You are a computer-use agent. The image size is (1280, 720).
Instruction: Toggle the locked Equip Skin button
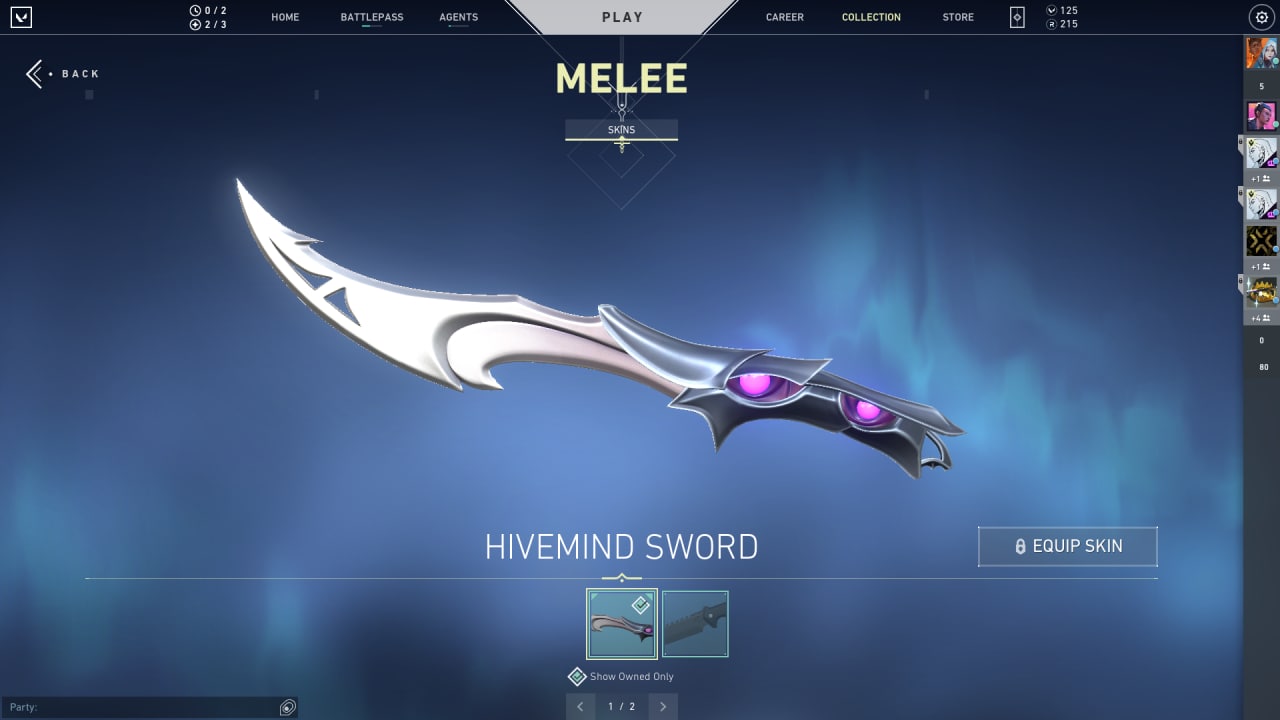pyautogui.click(x=1067, y=546)
